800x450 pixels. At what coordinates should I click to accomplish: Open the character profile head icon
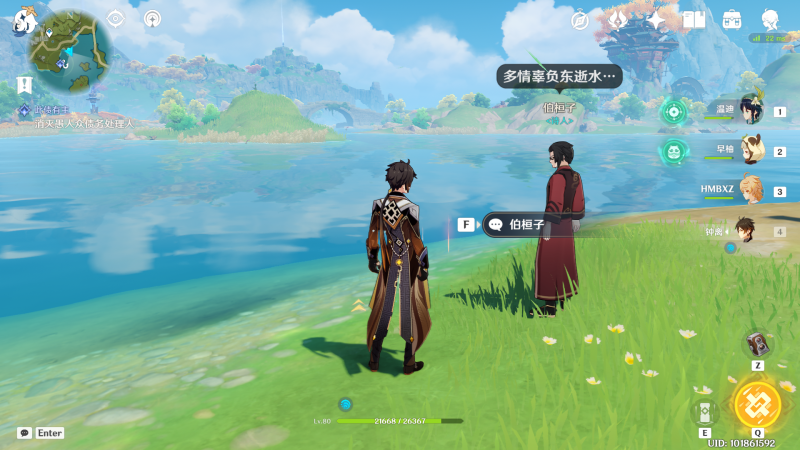pos(770,20)
